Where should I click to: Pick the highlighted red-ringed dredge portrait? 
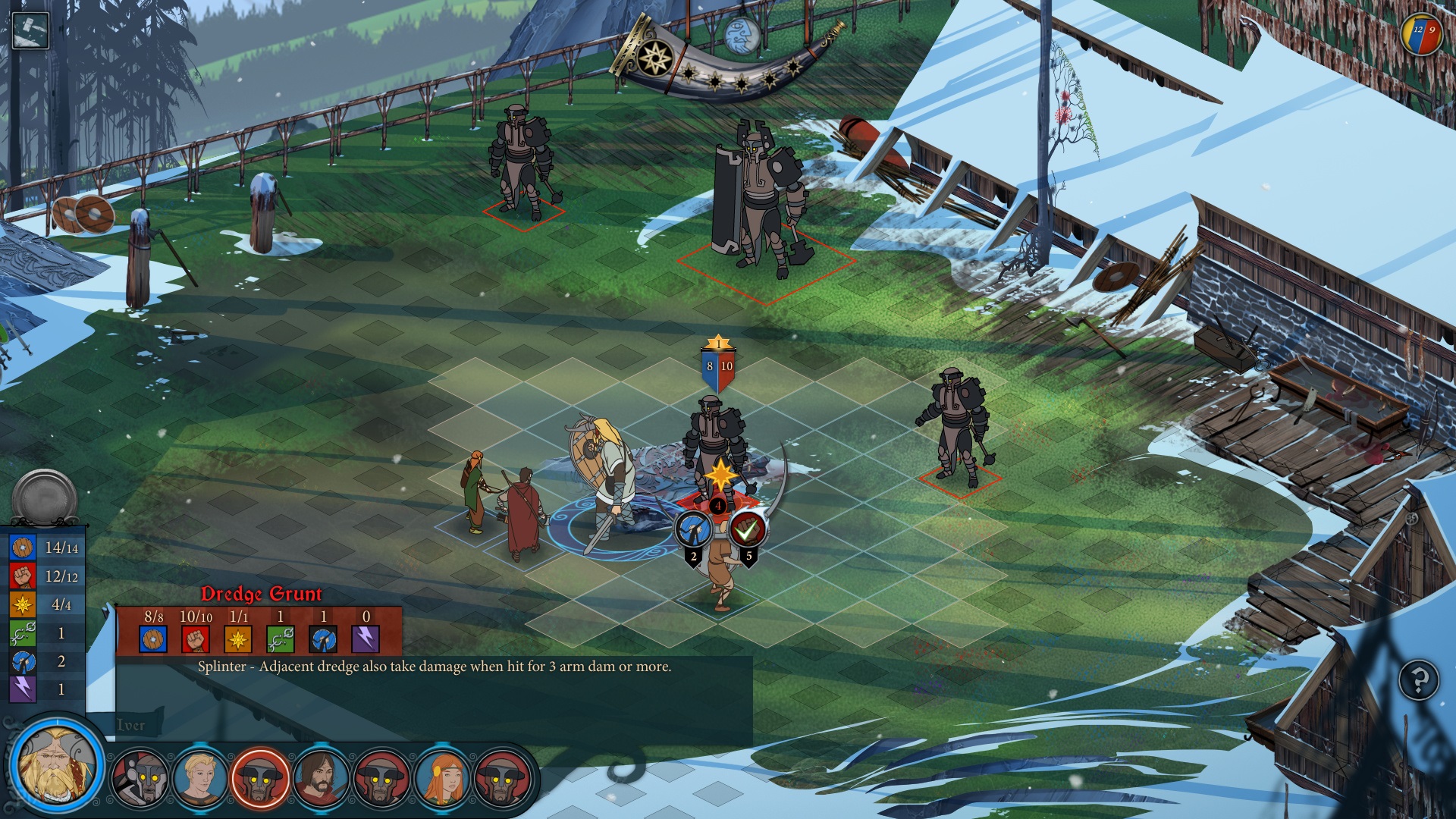coord(260,777)
